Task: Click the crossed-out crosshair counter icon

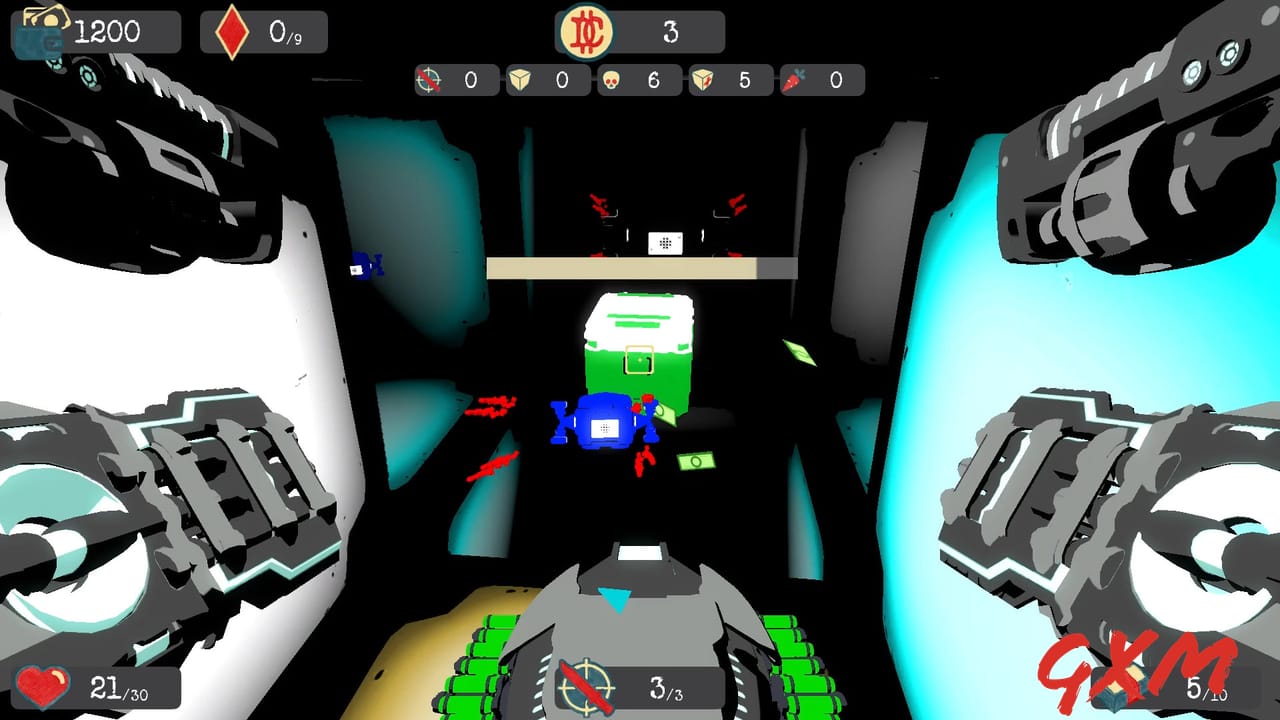Action: 426,80
